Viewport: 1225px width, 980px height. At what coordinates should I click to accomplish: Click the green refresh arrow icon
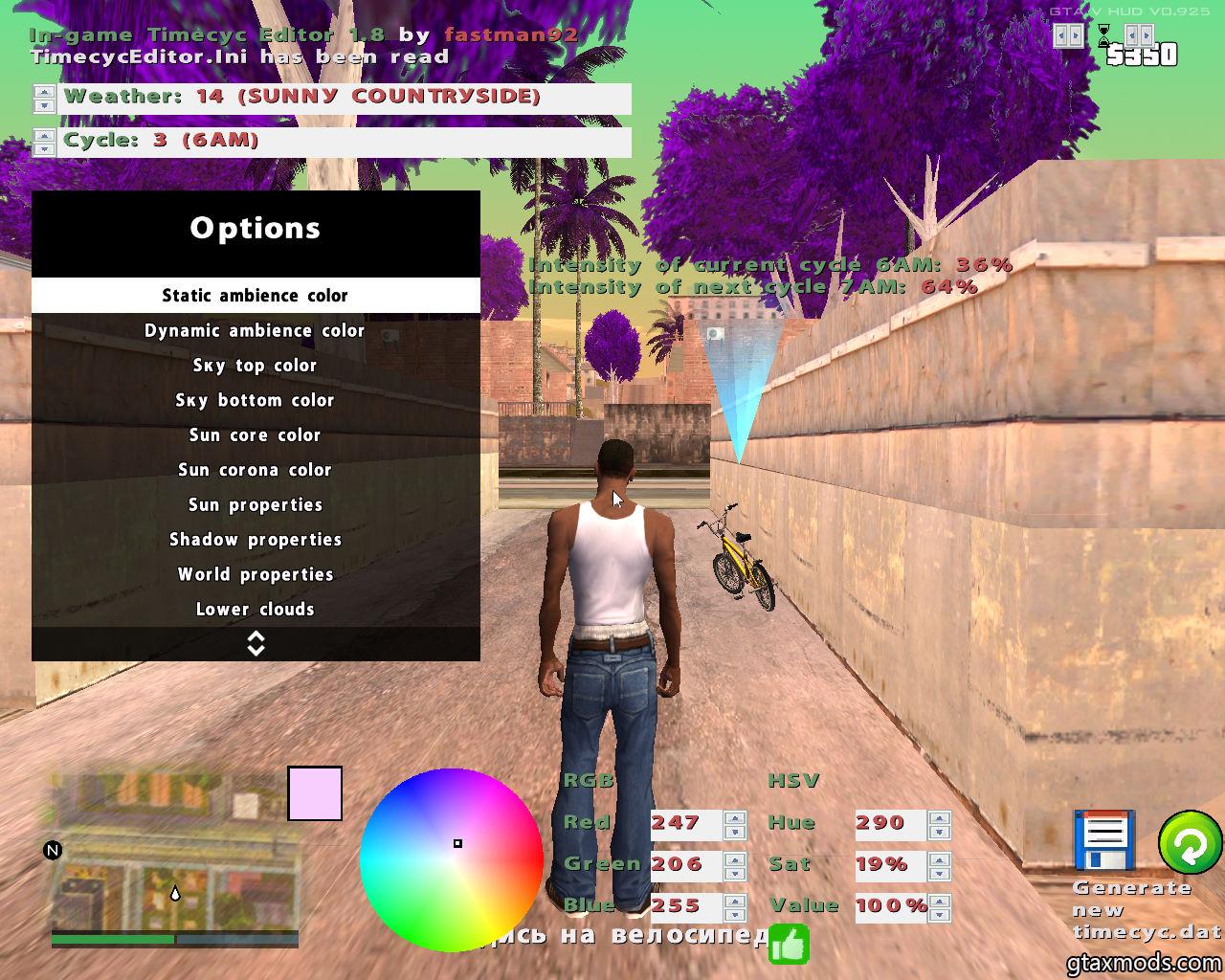tap(1190, 843)
